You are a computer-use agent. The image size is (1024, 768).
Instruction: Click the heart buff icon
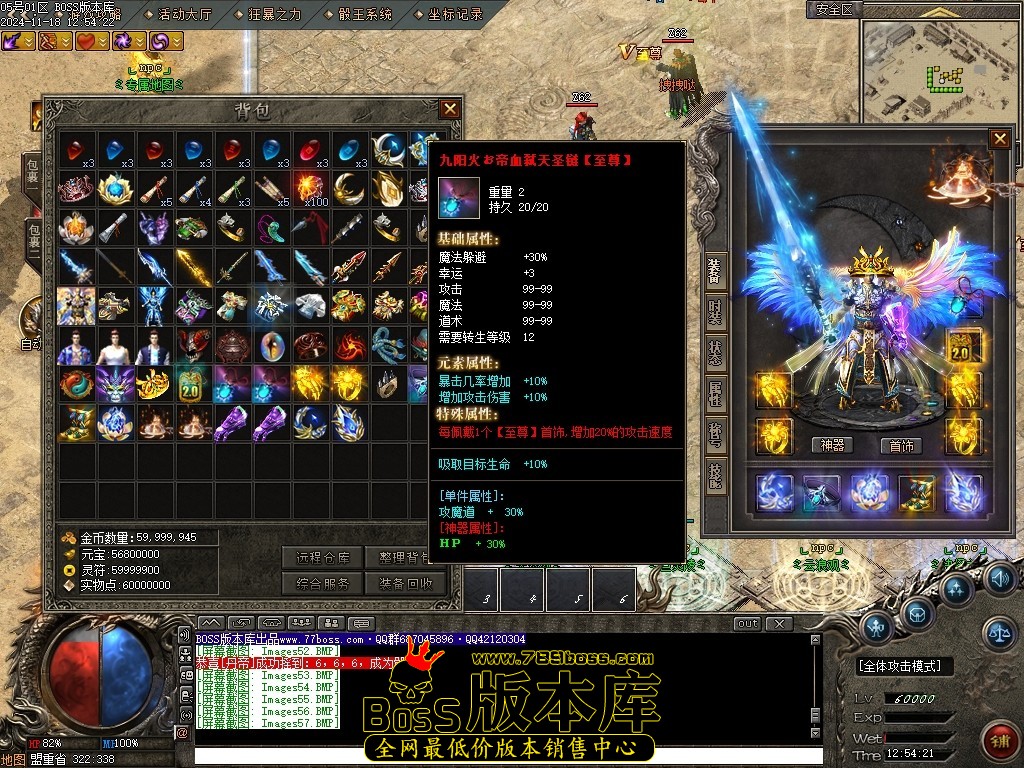(89, 41)
